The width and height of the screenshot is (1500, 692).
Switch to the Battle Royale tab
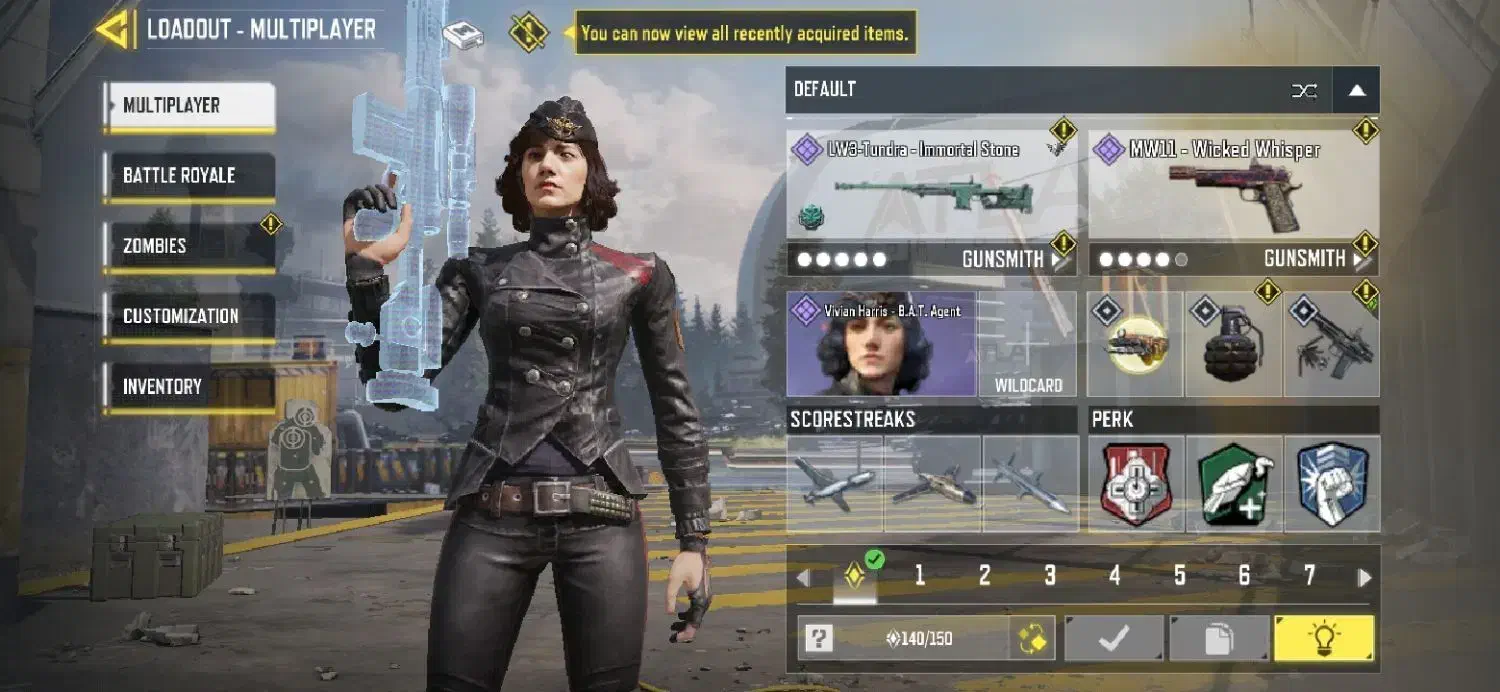pyautogui.click(x=189, y=176)
